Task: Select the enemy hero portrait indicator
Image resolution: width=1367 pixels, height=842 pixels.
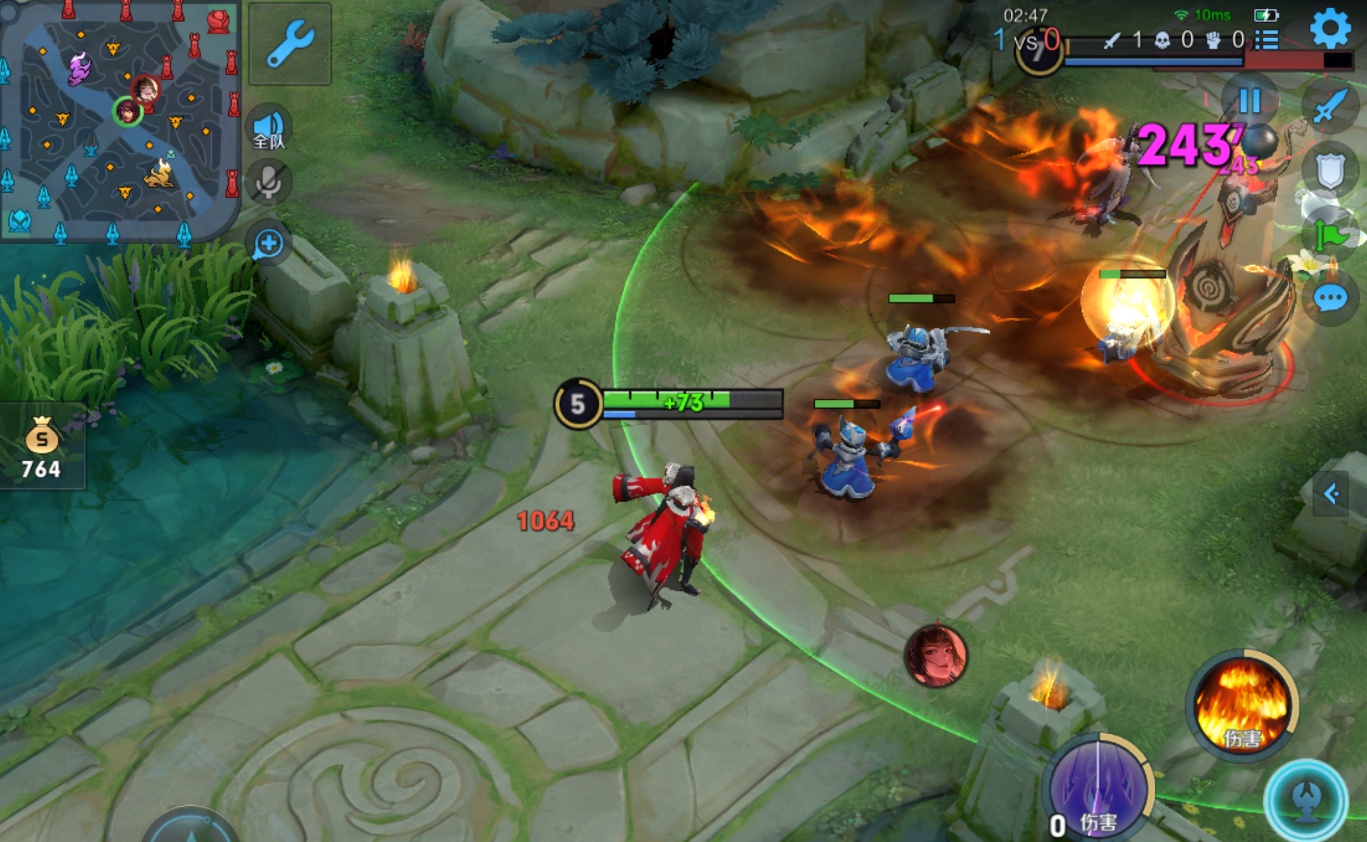Action: (x=936, y=656)
